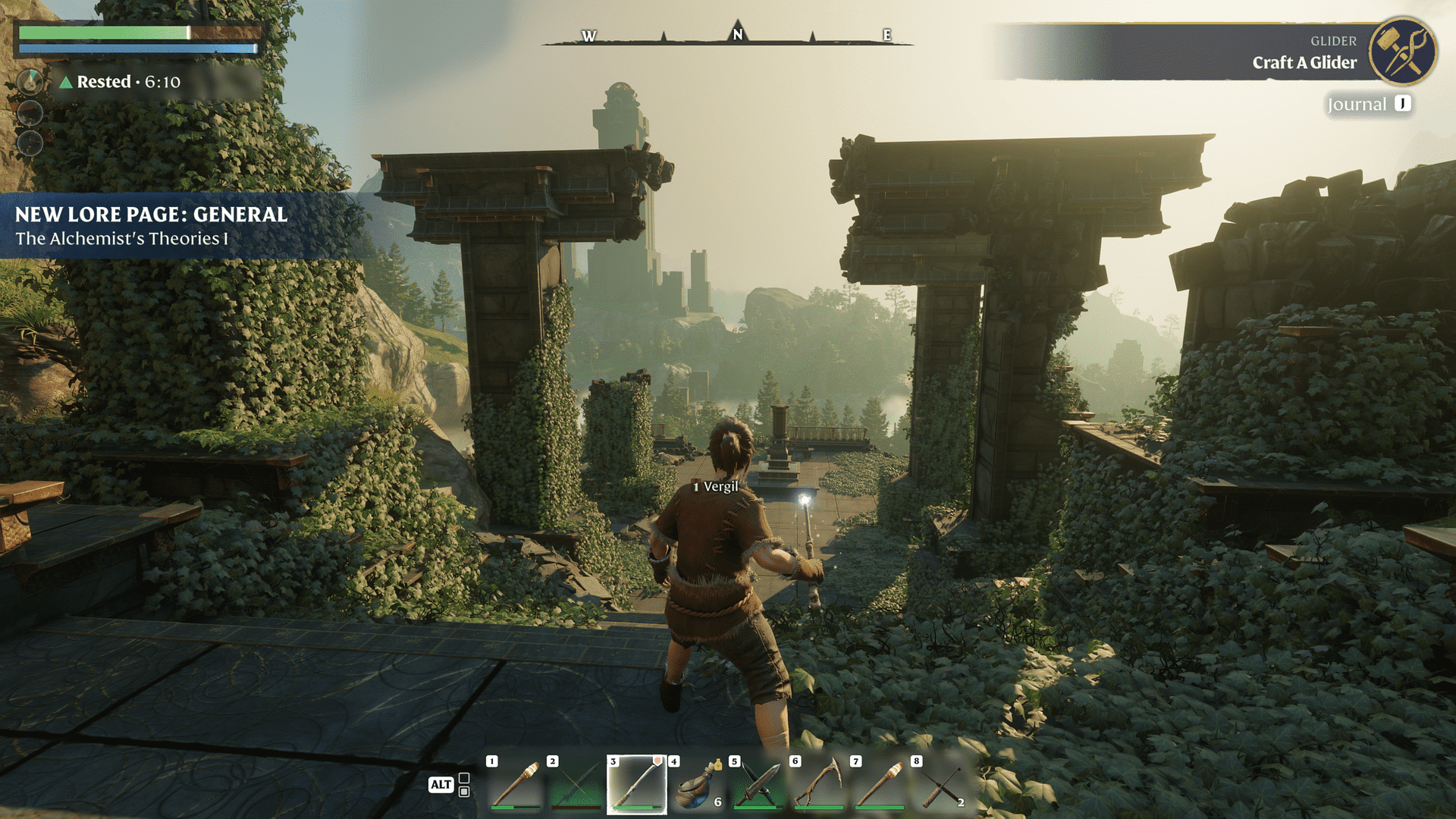This screenshot has width=1456, height=819.
Task: Click the highlighted staff in slot 3
Action: pyautogui.click(x=636, y=784)
